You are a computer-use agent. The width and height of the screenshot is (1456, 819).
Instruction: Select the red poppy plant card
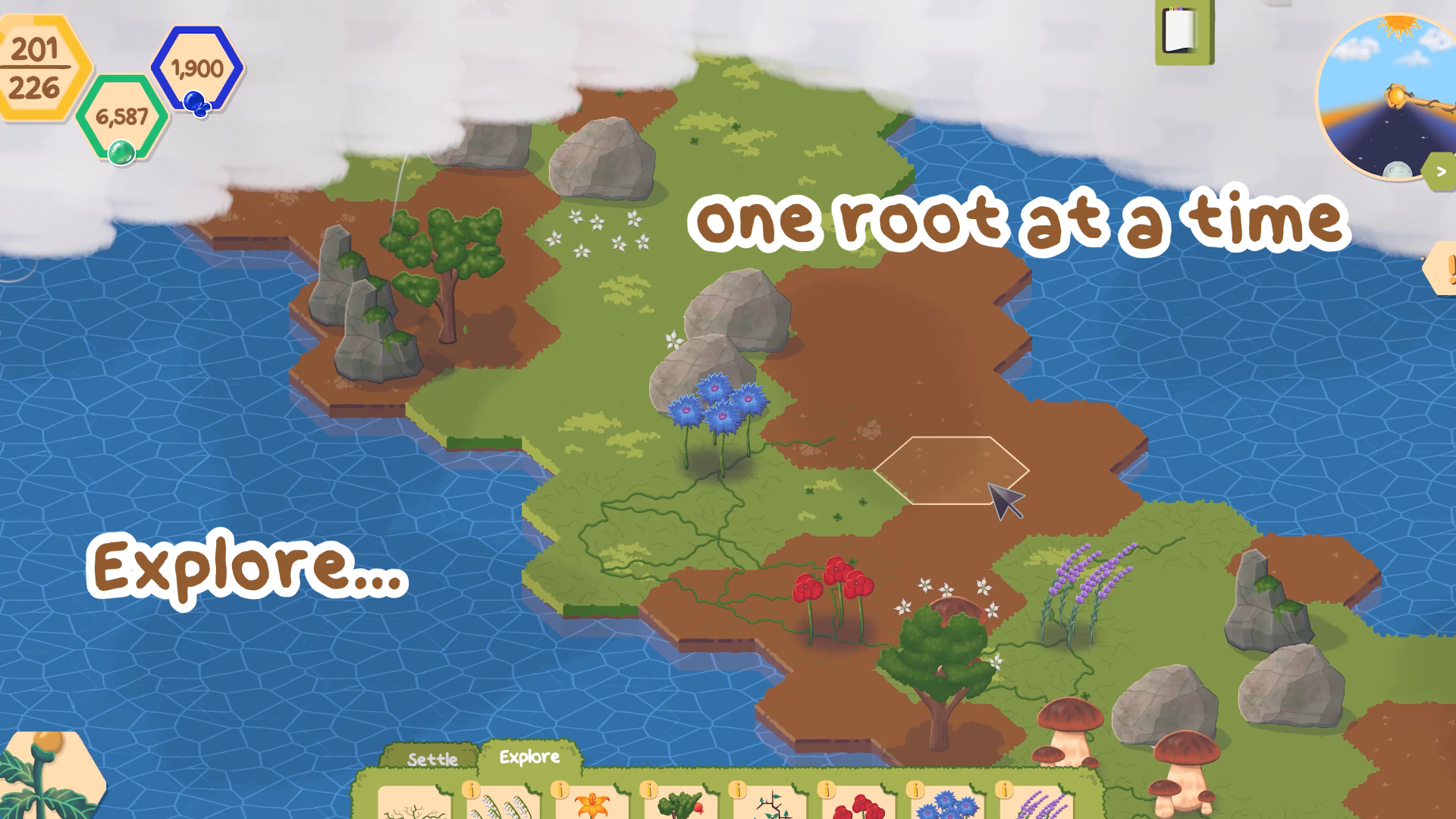(858, 805)
